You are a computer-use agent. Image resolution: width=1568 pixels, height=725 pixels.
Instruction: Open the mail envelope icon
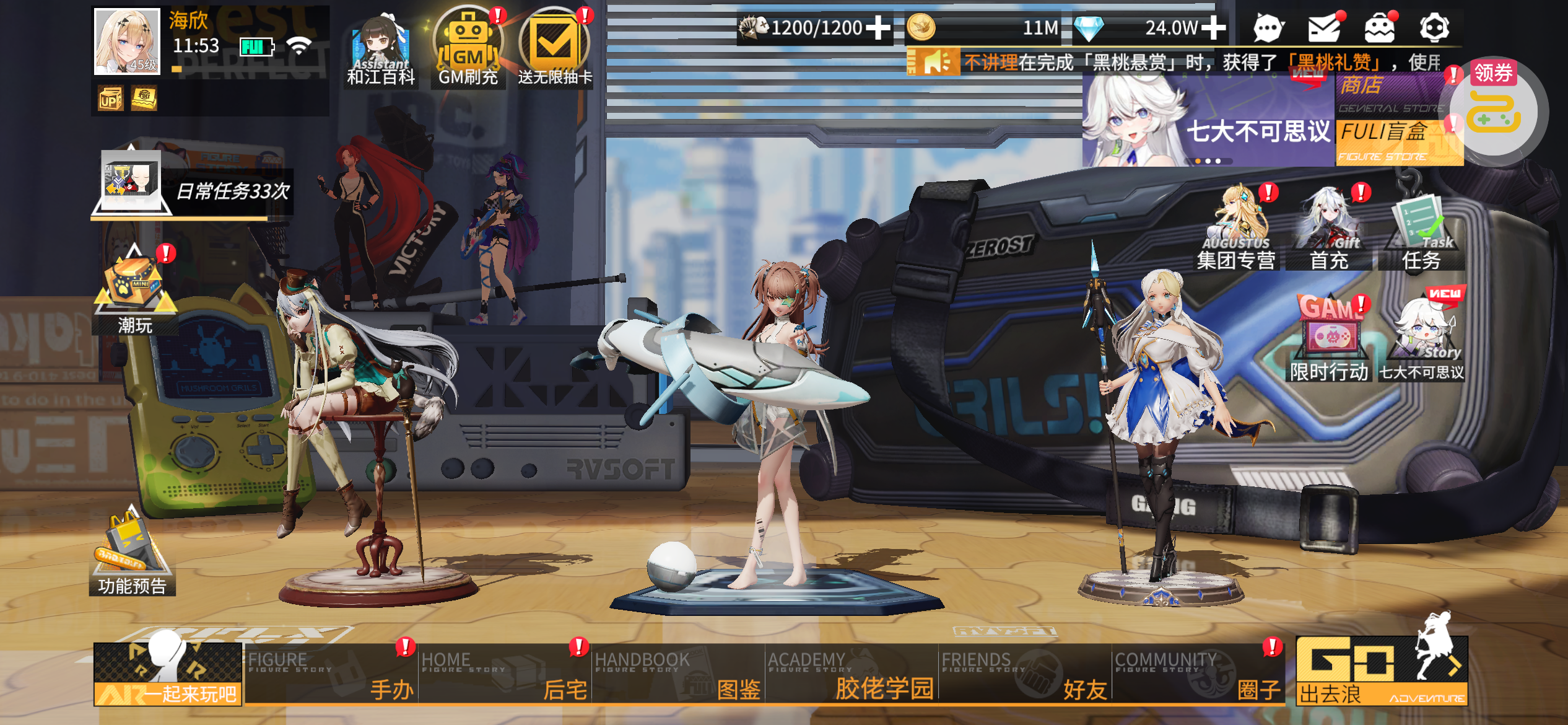tap(1324, 28)
